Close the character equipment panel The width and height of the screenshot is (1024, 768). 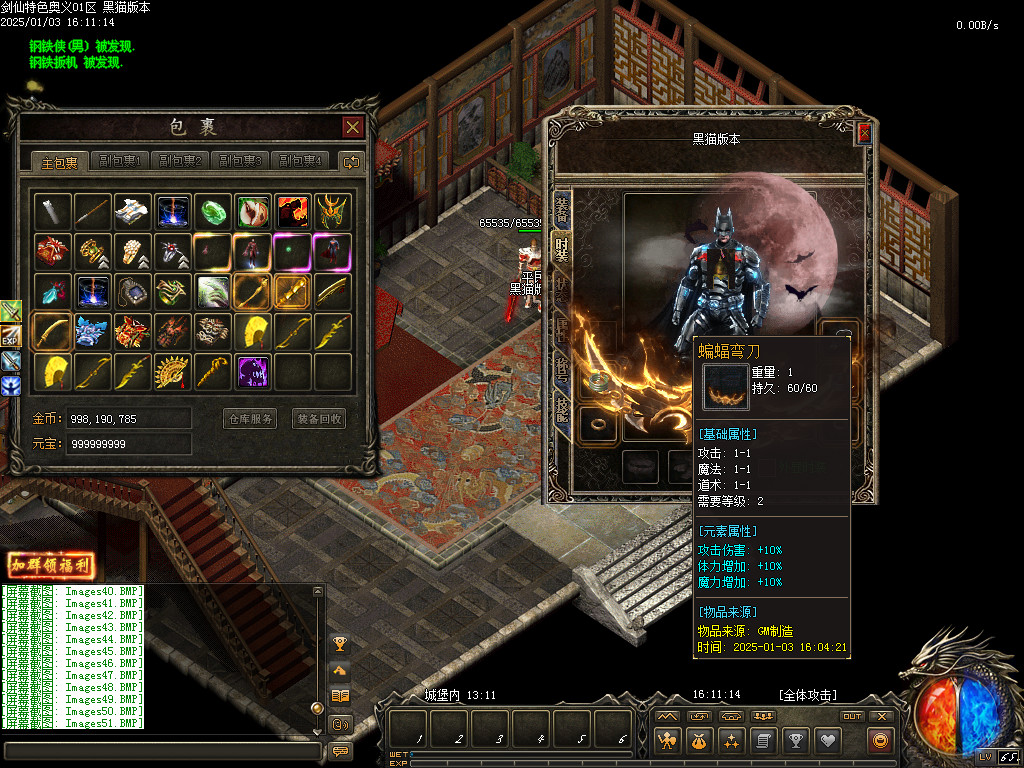point(864,133)
